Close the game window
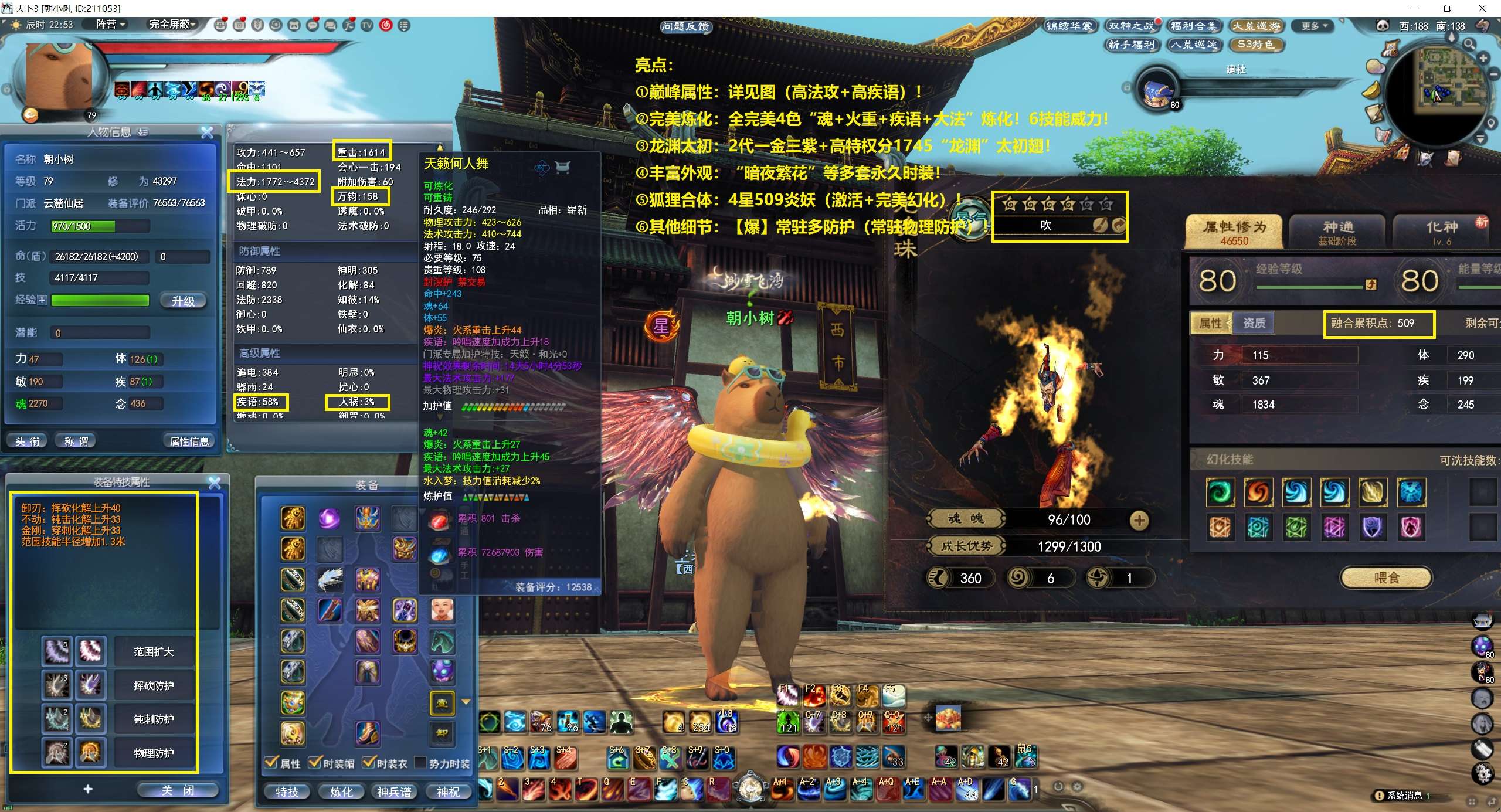The width and height of the screenshot is (1501, 812). click(1483, 8)
